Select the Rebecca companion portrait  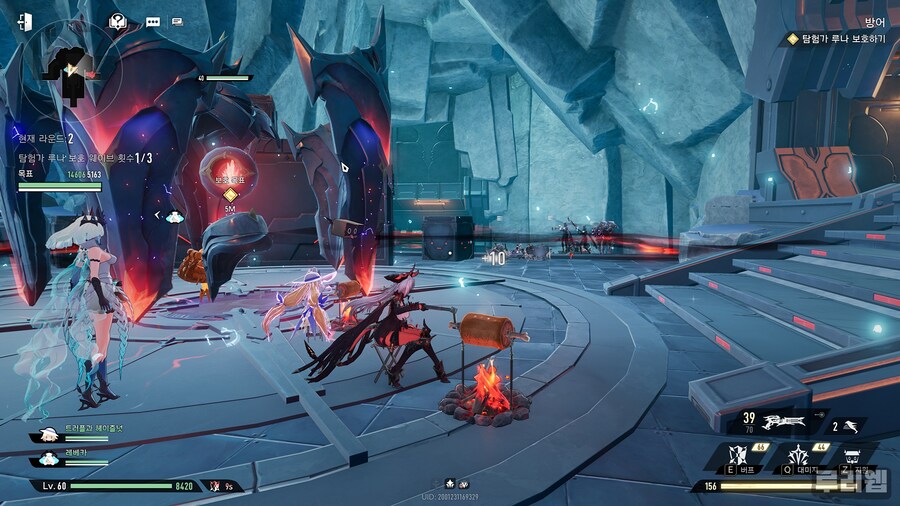point(49,458)
